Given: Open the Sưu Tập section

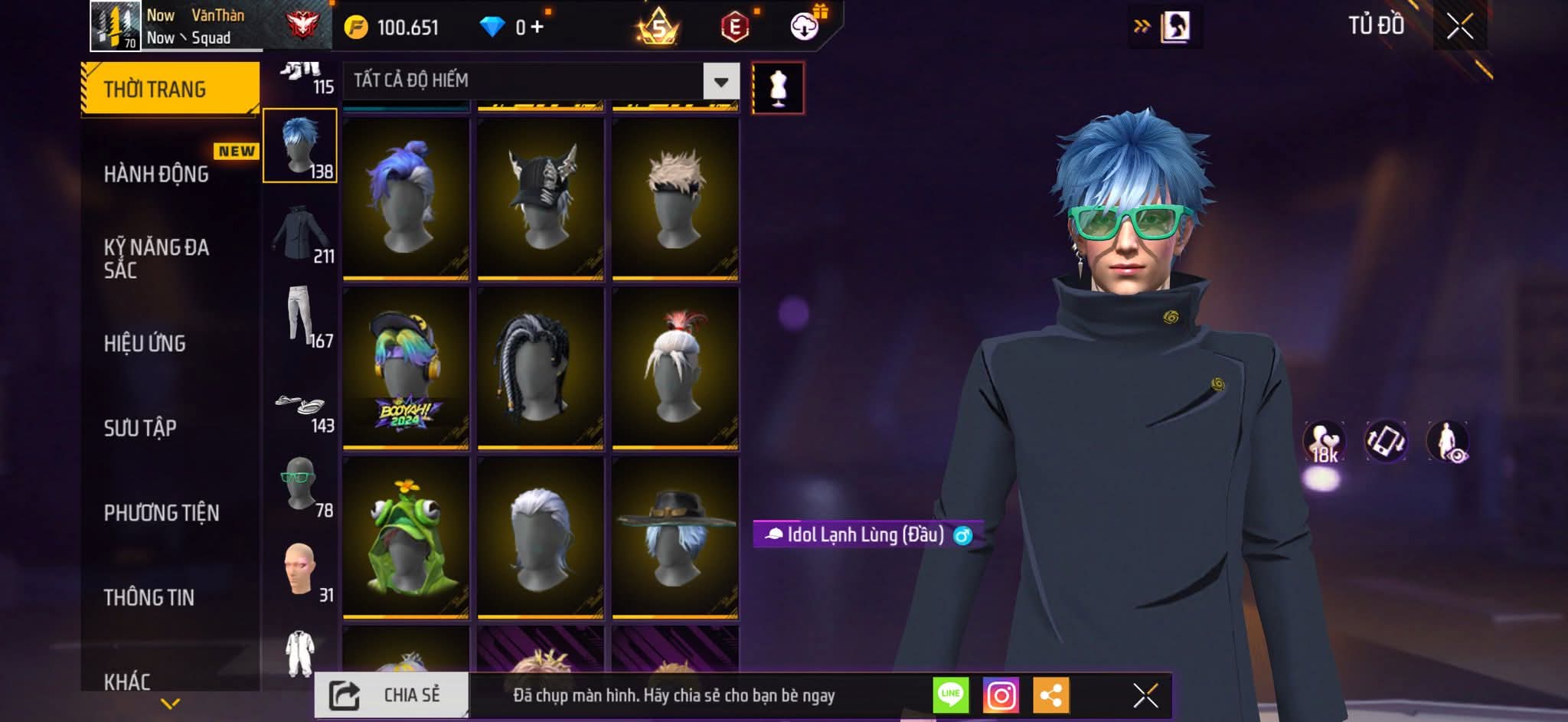Looking at the screenshot, I should point(140,427).
